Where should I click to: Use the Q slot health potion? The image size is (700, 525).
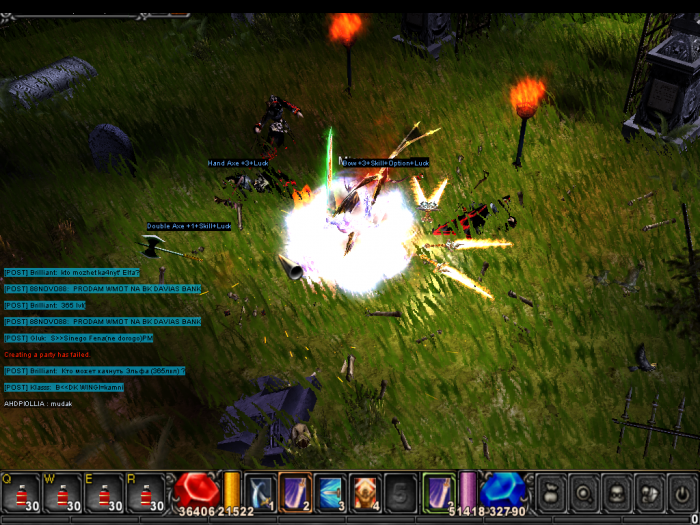21,493
